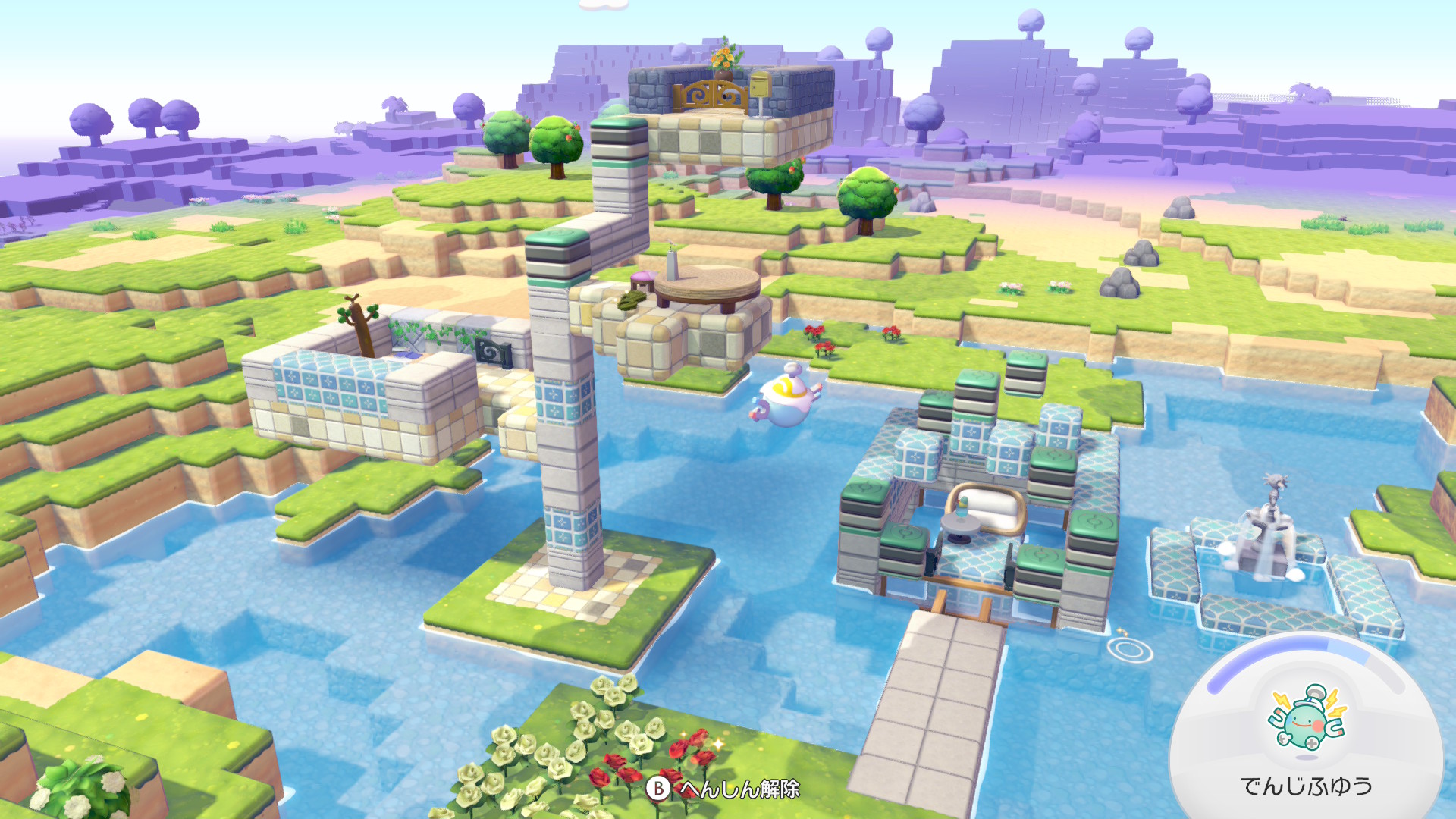
Task: Select the でんじふゆう ability icon
Action: click(1307, 719)
